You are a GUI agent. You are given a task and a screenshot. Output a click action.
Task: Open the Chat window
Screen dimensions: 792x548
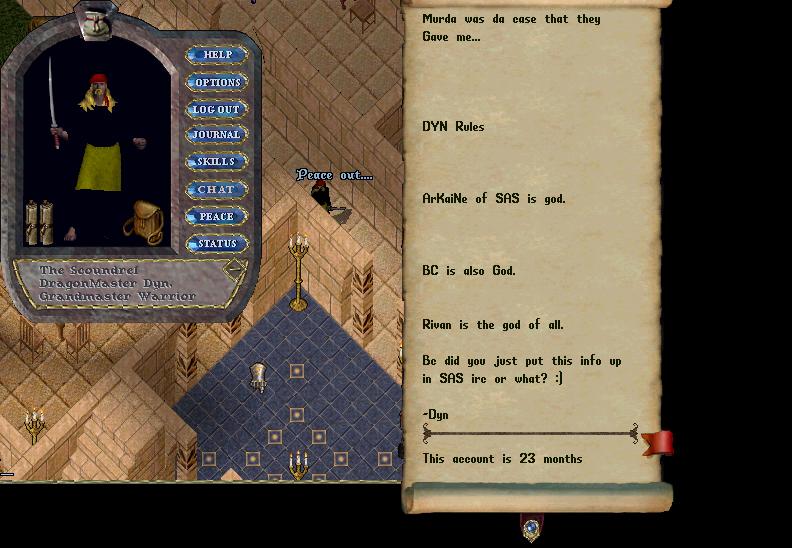click(217, 189)
